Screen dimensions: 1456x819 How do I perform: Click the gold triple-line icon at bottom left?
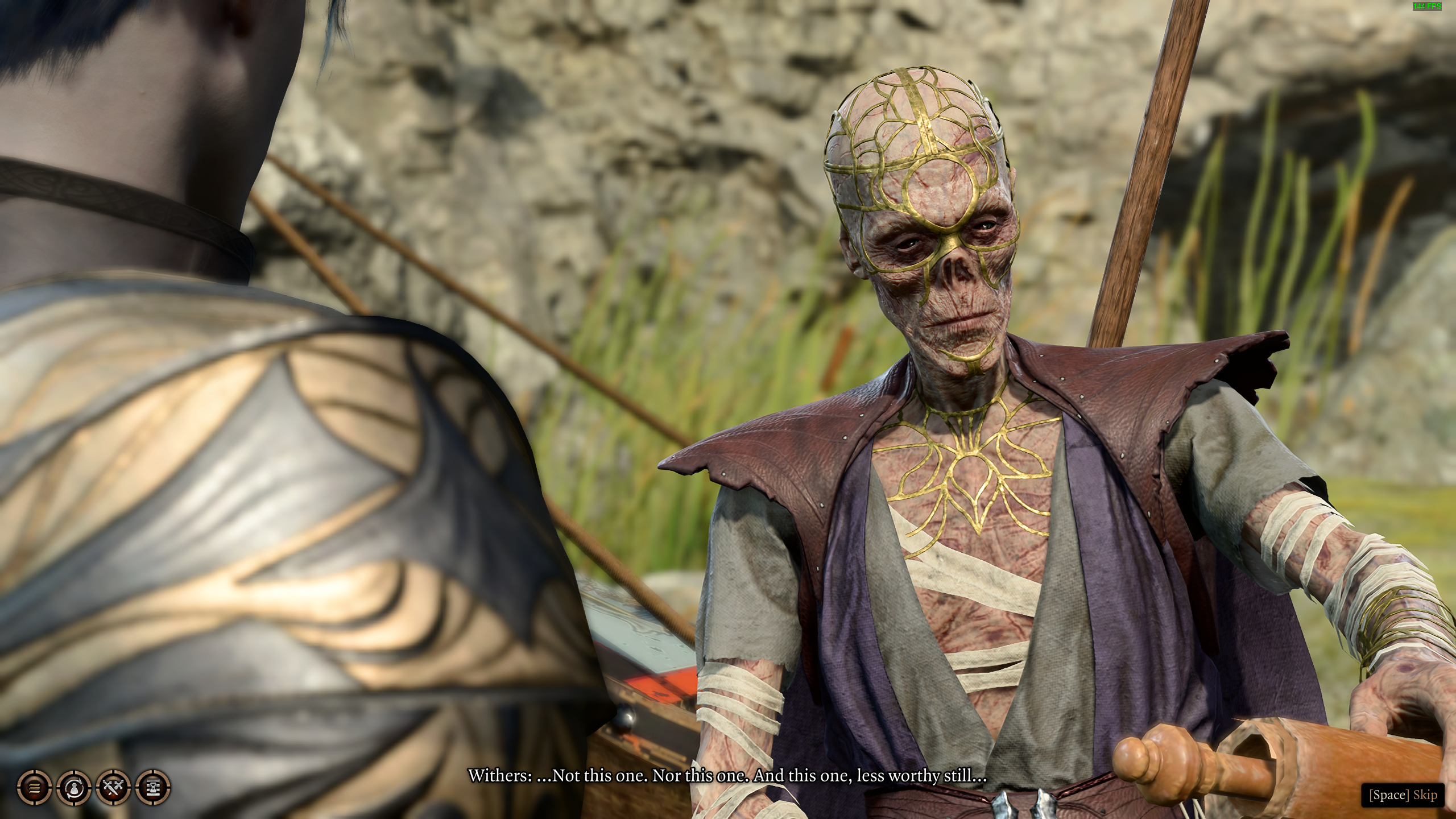point(34,788)
